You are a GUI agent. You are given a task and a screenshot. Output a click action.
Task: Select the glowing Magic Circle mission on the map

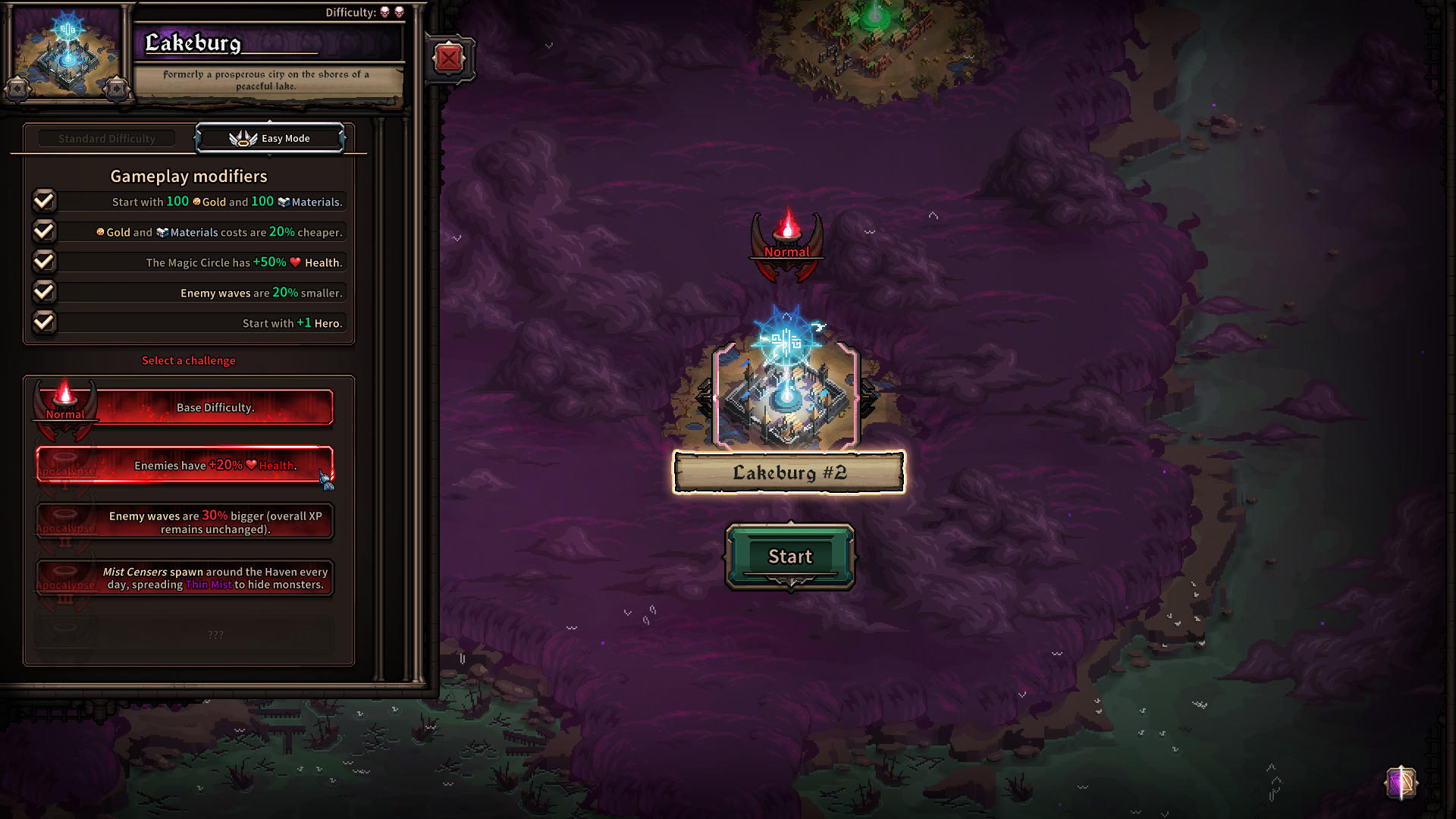(x=786, y=379)
